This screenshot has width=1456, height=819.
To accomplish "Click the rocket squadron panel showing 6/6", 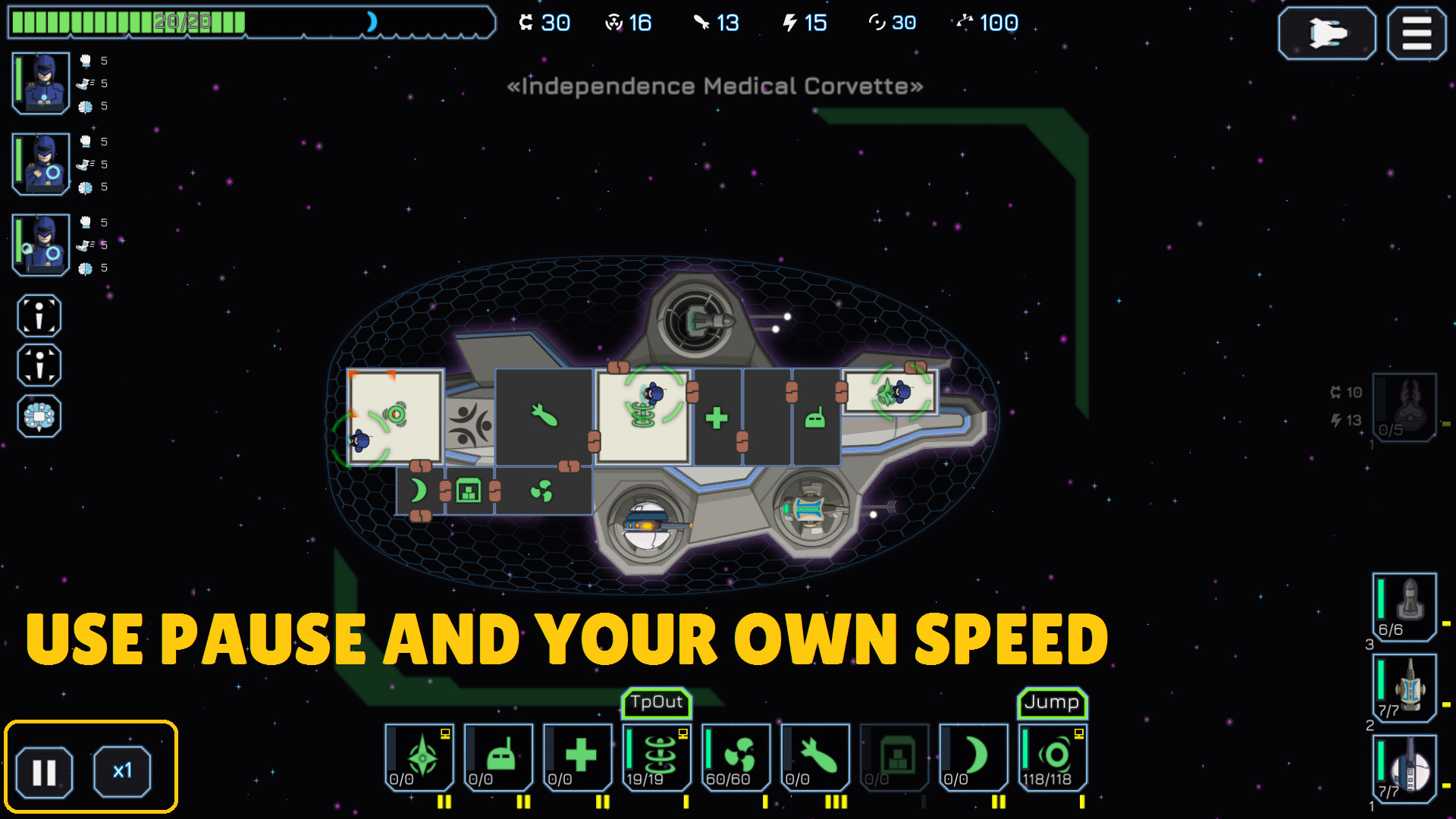I will (1404, 607).
